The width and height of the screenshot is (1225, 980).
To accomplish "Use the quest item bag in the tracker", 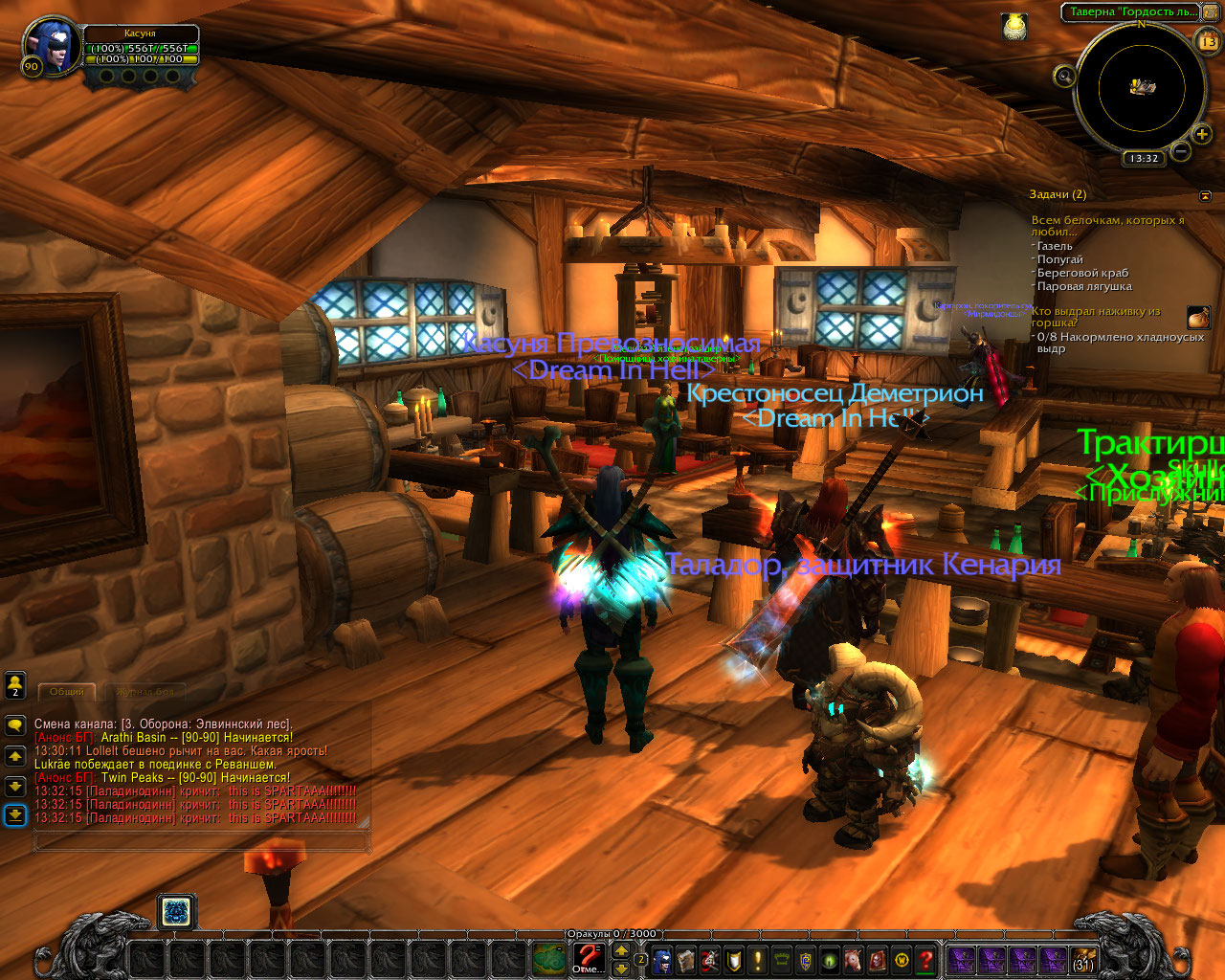I will point(1198,317).
